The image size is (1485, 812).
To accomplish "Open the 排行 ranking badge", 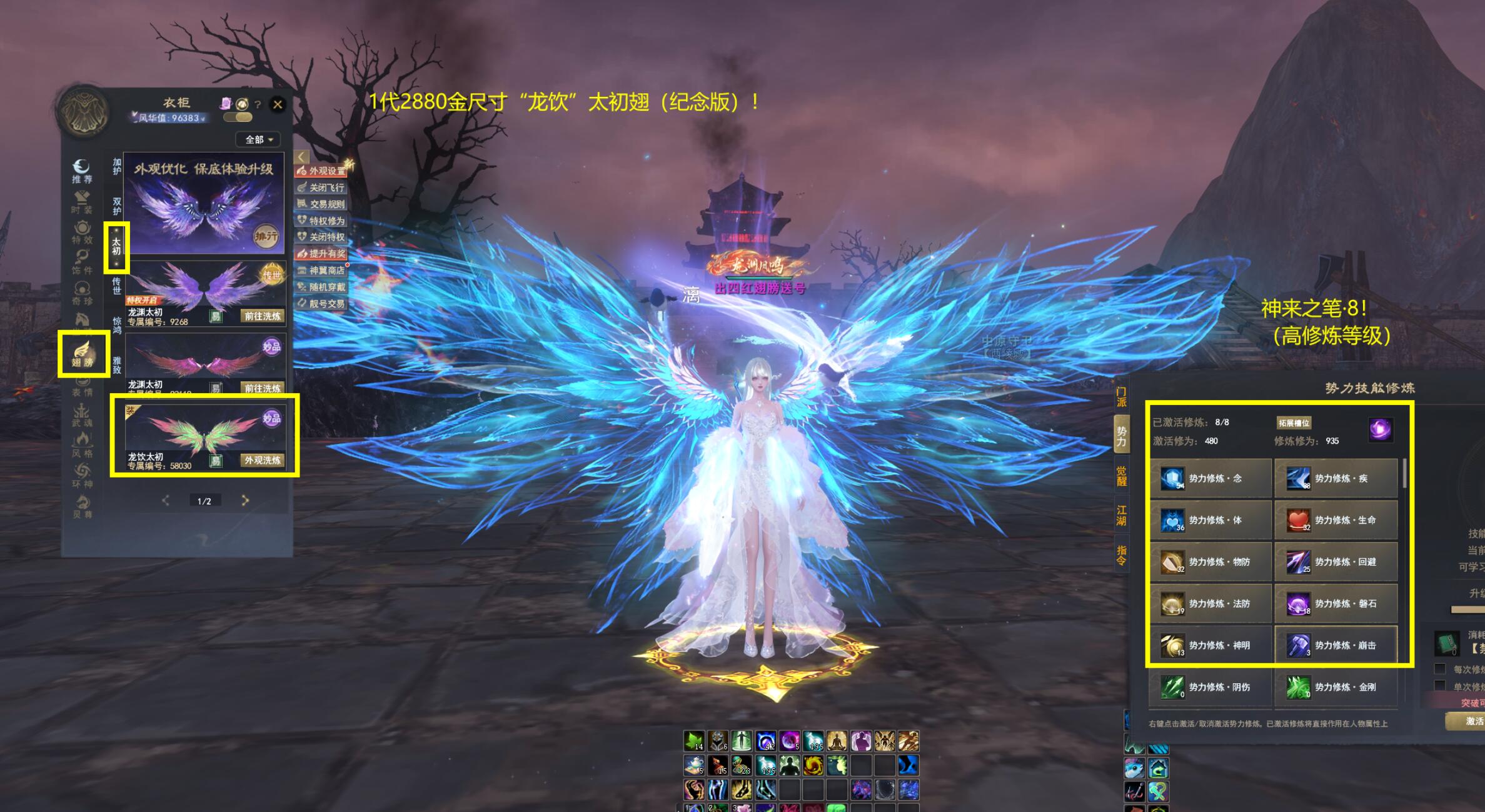I will tap(266, 236).
